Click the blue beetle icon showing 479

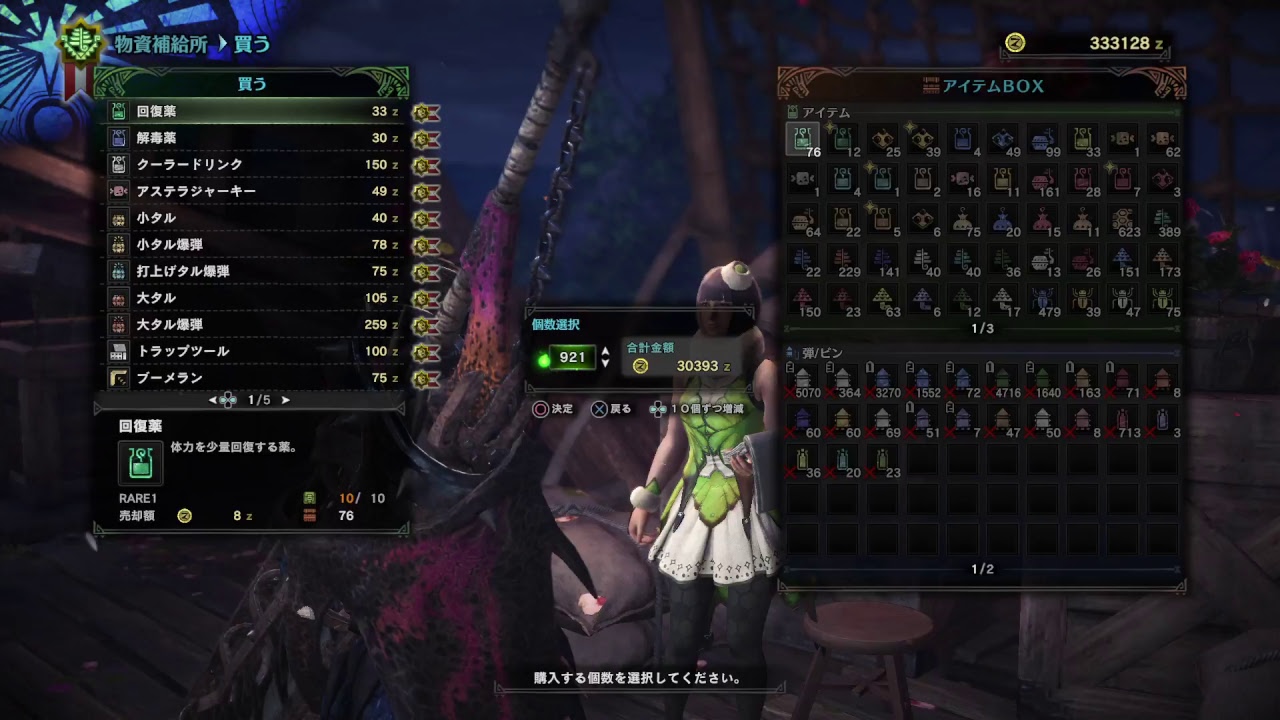point(1043,298)
